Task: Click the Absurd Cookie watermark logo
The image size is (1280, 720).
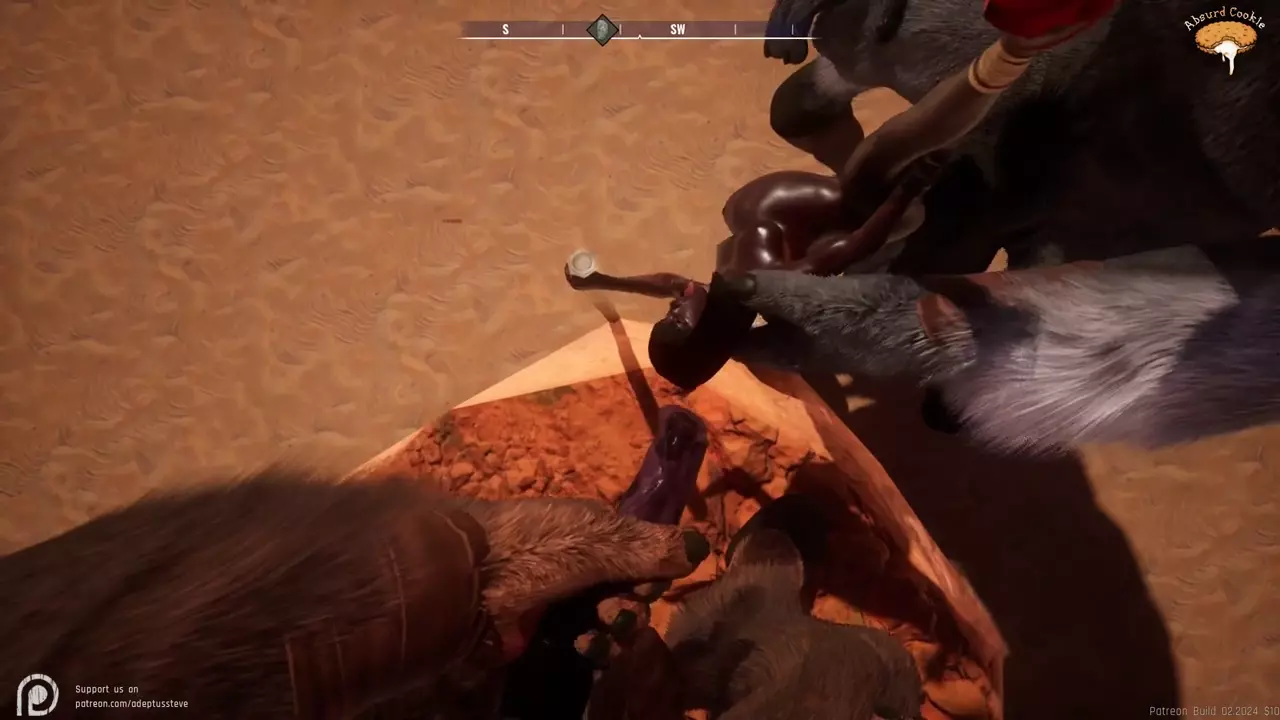Action: [x=1224, y=40]
